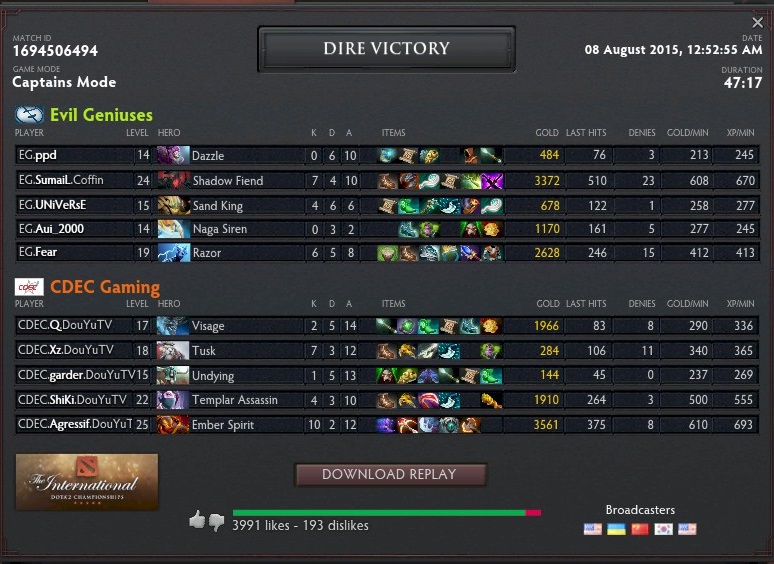The height and width of the screenshot is (564, 774).
Task: Click the Tusk hero portrait
Action: pos(173,351)
